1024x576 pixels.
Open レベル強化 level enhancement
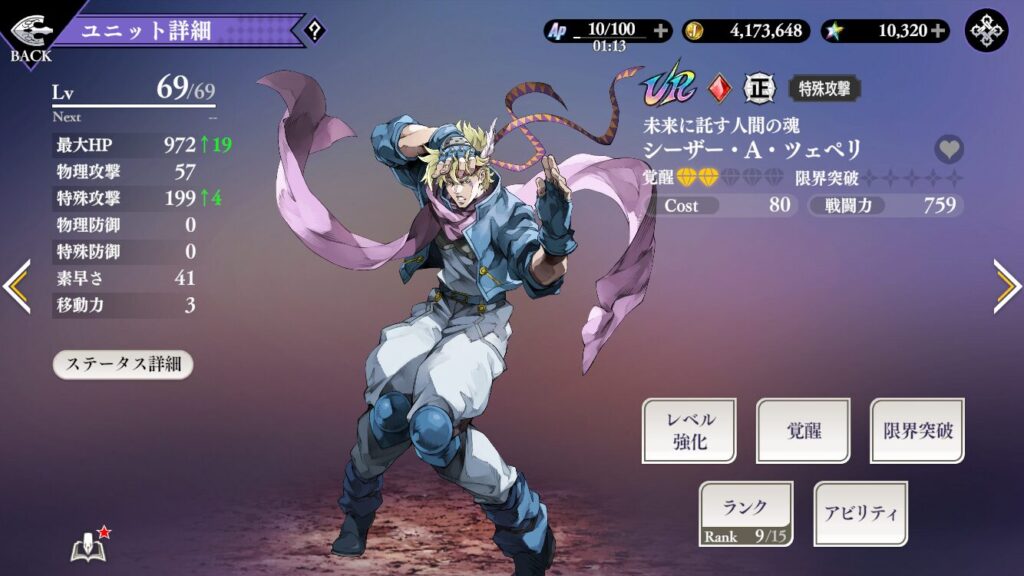pyautogui.click(x=689, y=431)
